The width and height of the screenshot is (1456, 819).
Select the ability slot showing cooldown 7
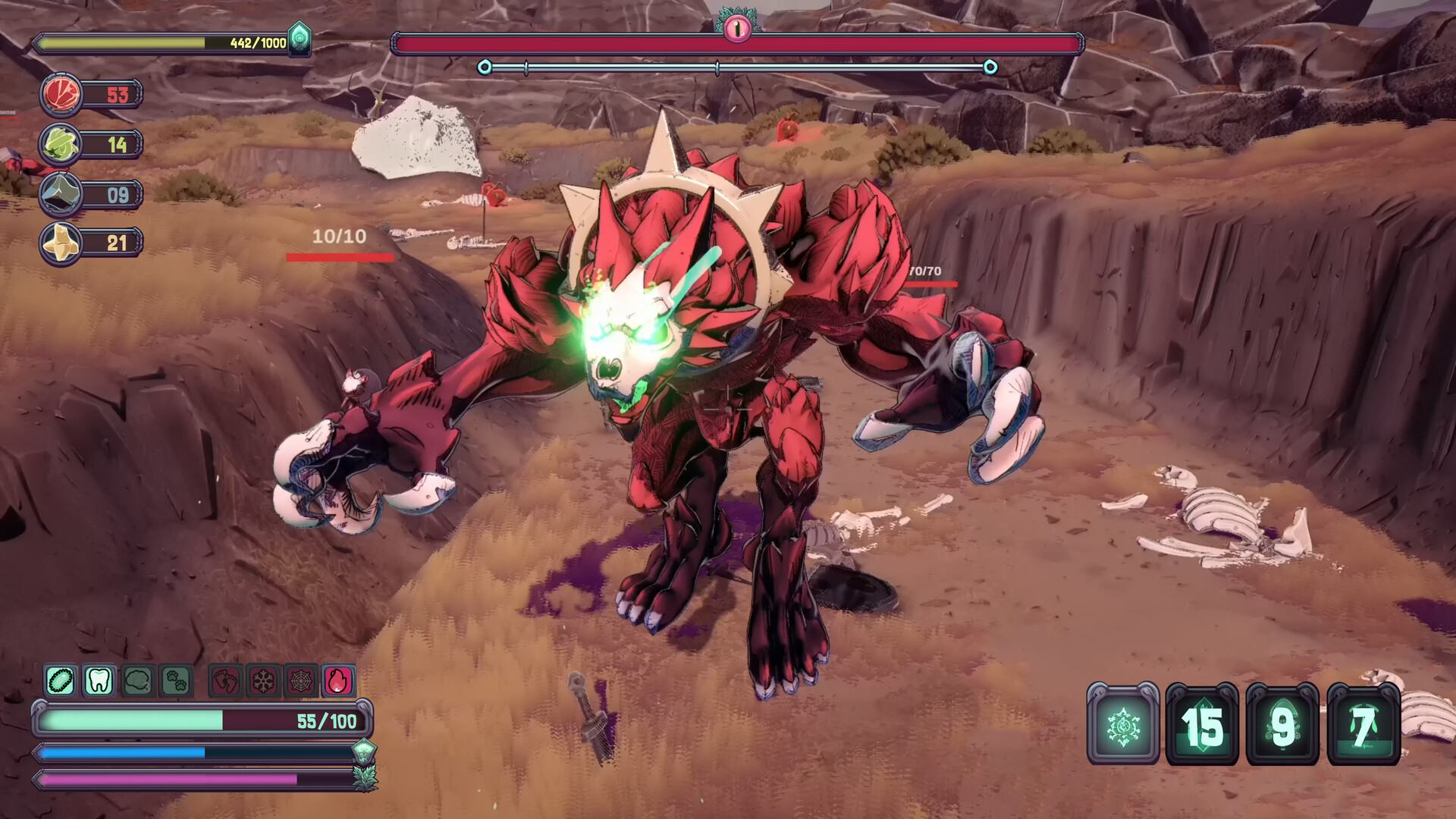1363,726
